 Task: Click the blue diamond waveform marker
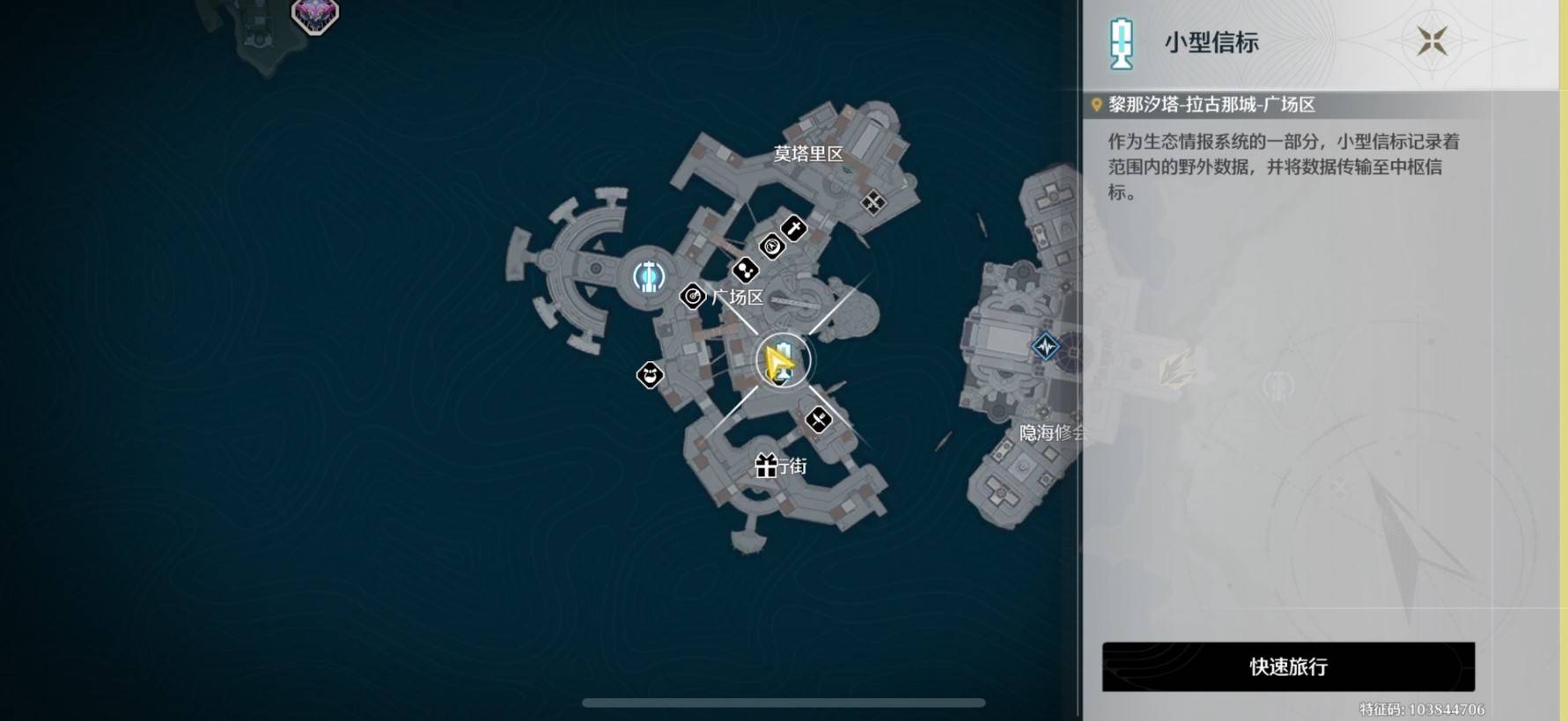point(1045,346)
